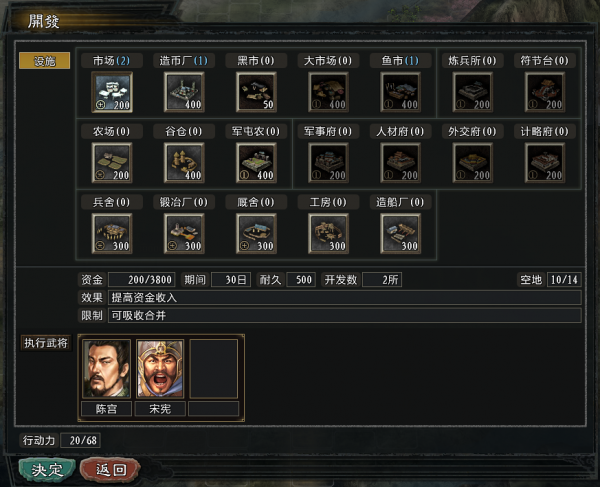Select the 计略府 strategy office icon

pos(545,162)
